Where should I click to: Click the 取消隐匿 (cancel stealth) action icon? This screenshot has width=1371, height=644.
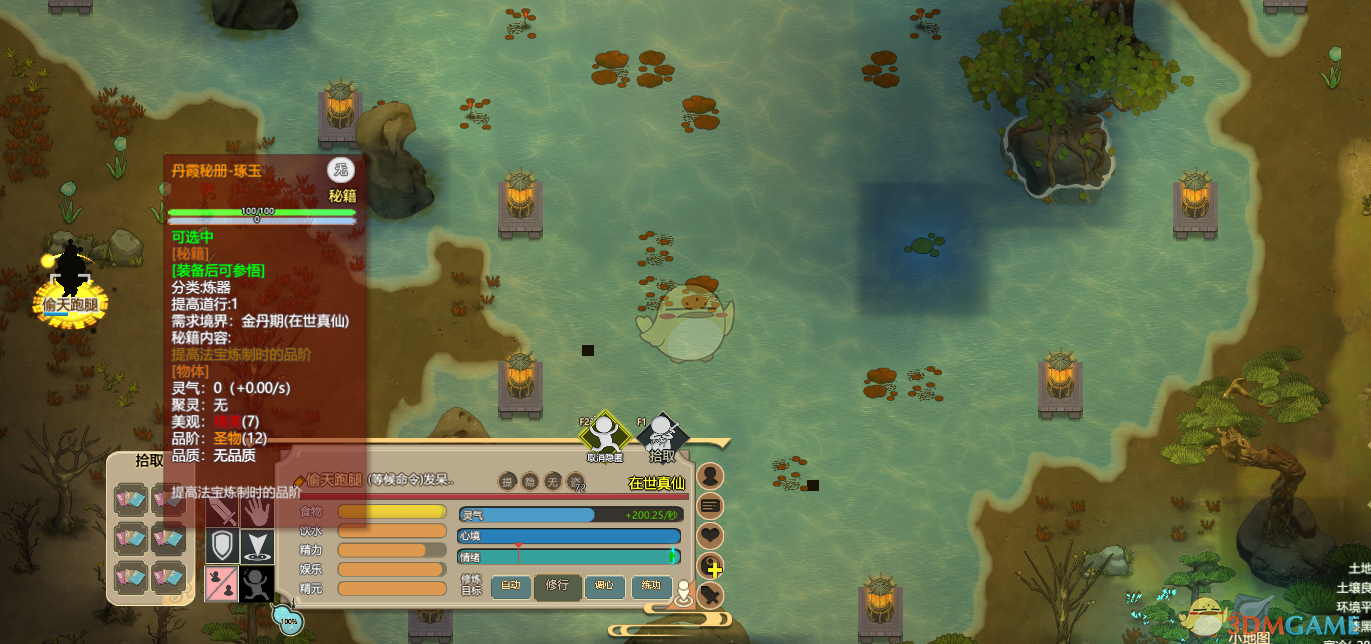pos(604,435)
